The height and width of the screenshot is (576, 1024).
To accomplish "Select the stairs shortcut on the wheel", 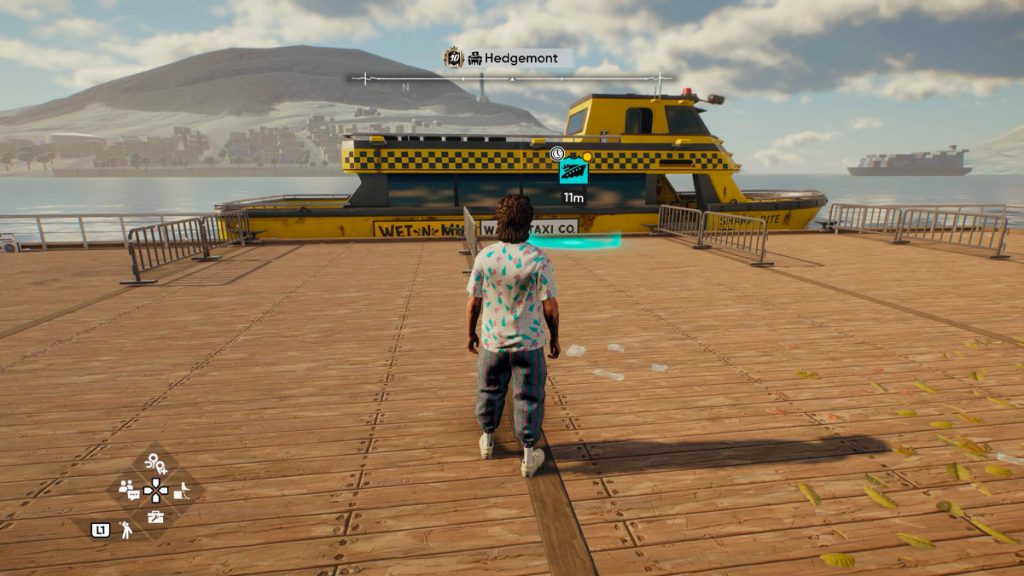I will (182, 490).
